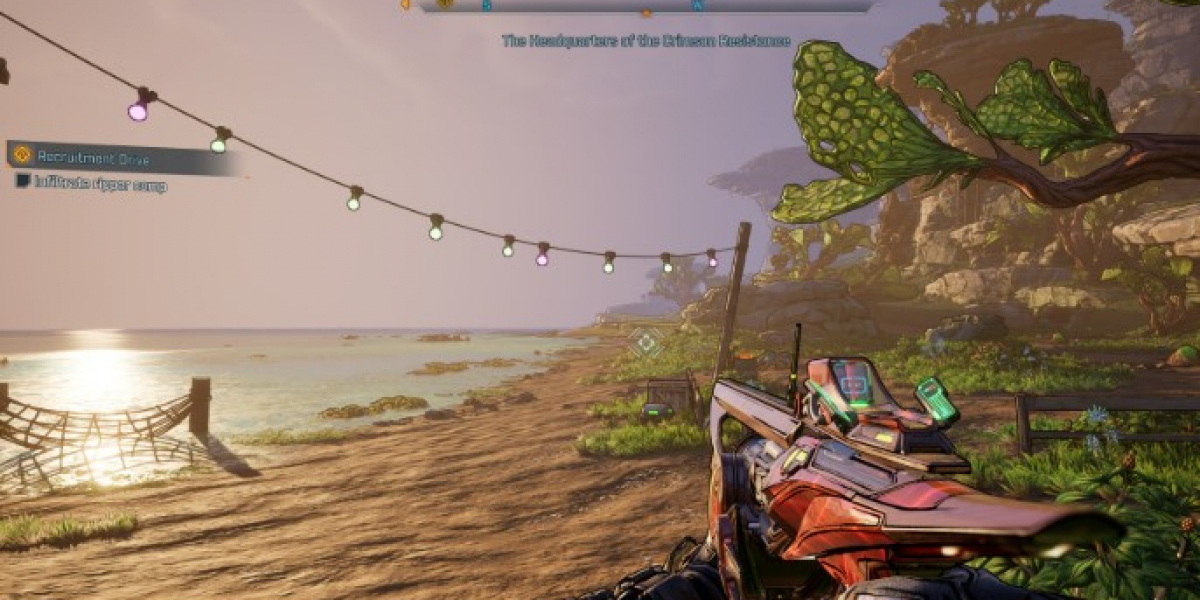Click the orange Recruitment Drive mission icon

(22, 155)
